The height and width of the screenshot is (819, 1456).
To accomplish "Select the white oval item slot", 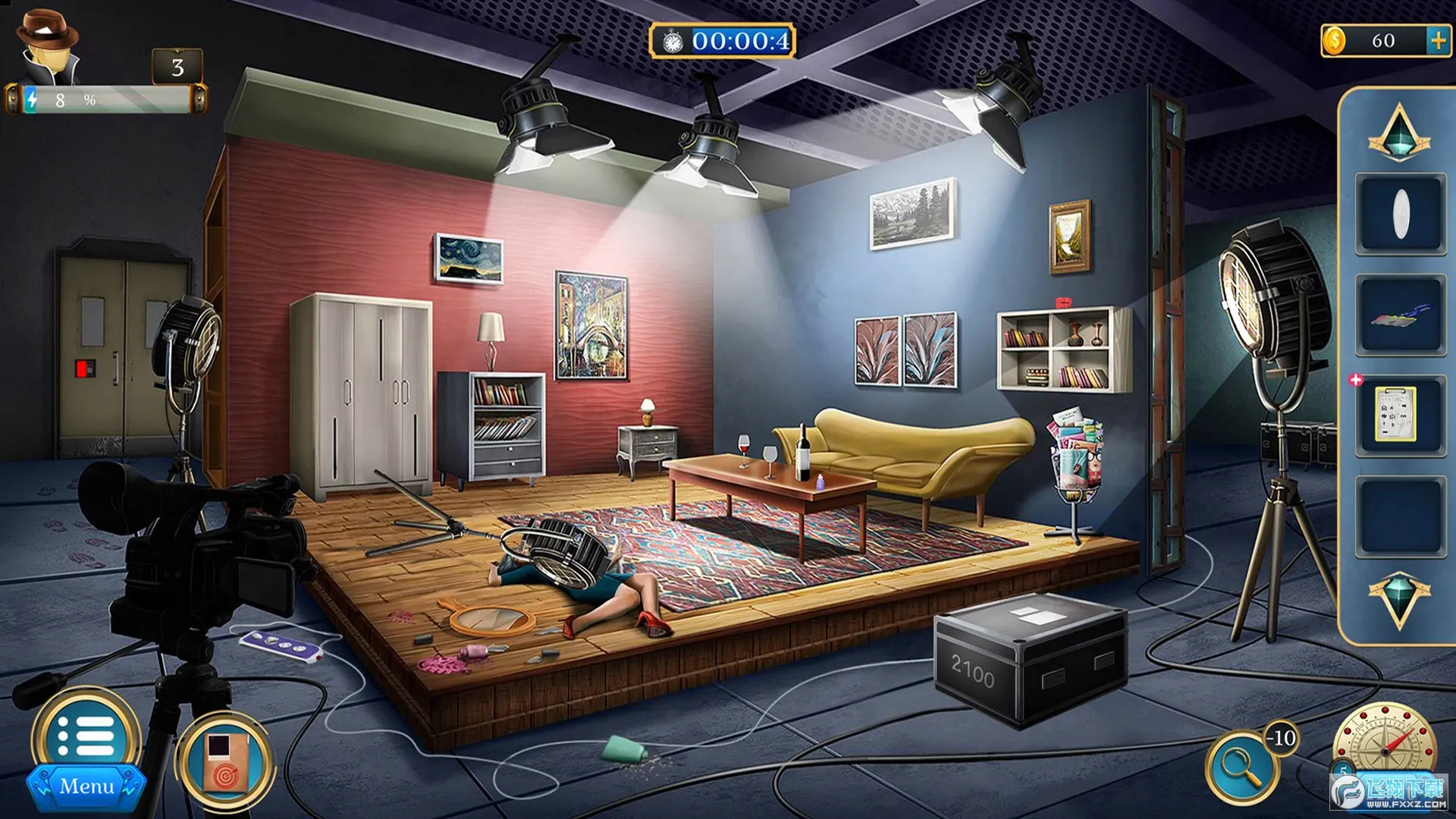I will click(x=1400, y=213).
